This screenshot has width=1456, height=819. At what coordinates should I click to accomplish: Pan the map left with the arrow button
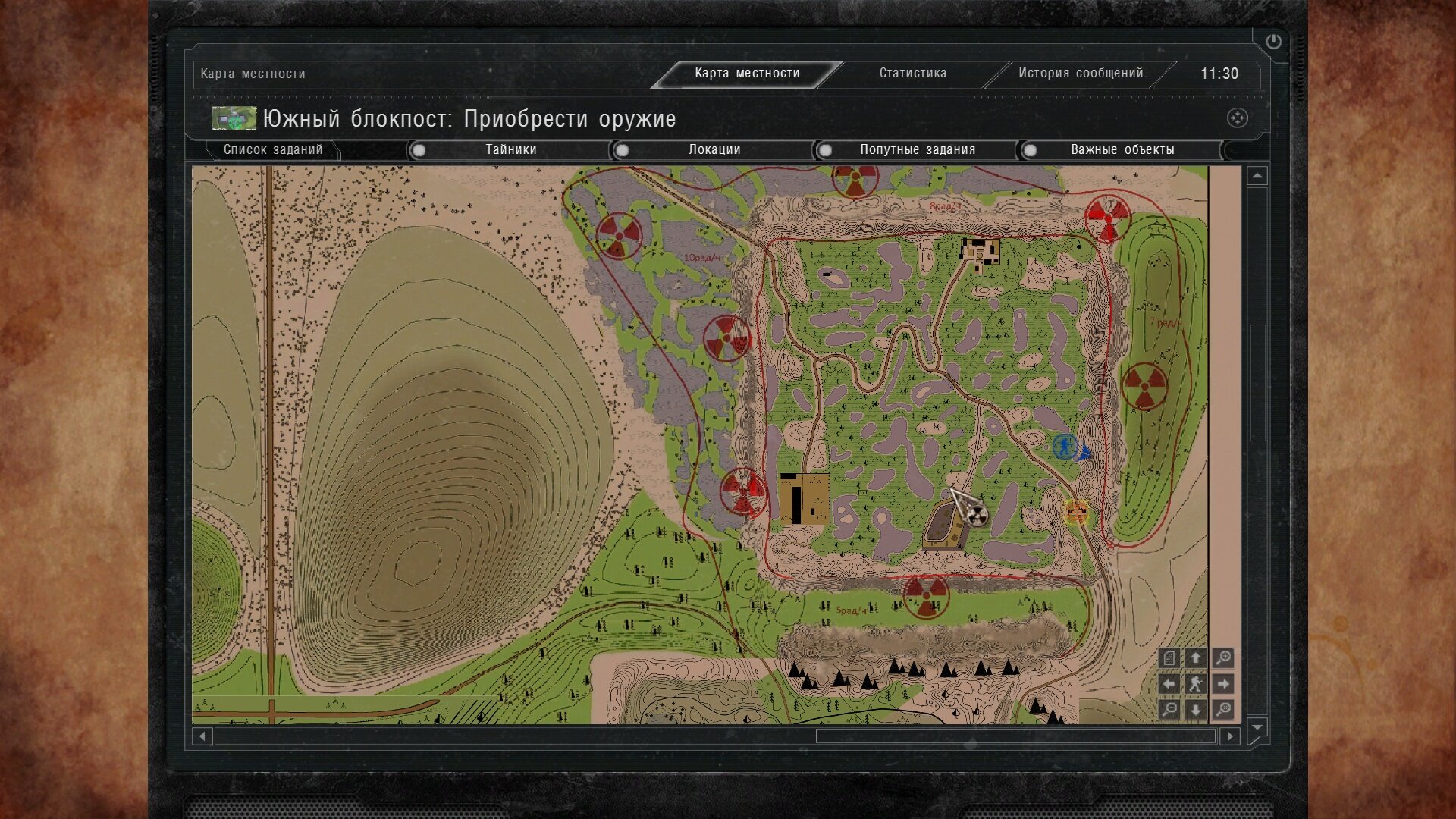[x=1169, y=684]
